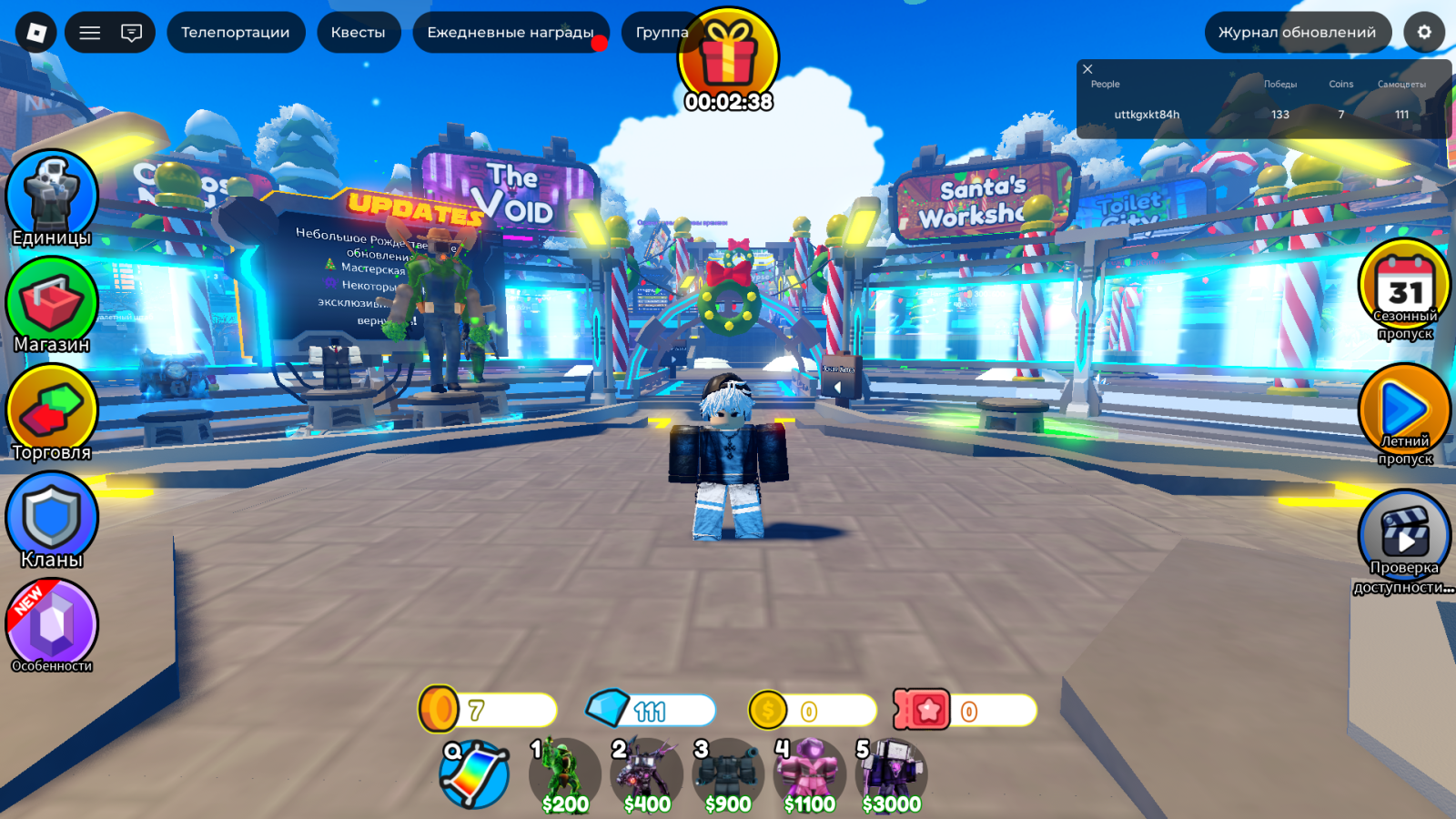Open the chat window
The height and width of the screenshot is (819, 1456).
132,32
